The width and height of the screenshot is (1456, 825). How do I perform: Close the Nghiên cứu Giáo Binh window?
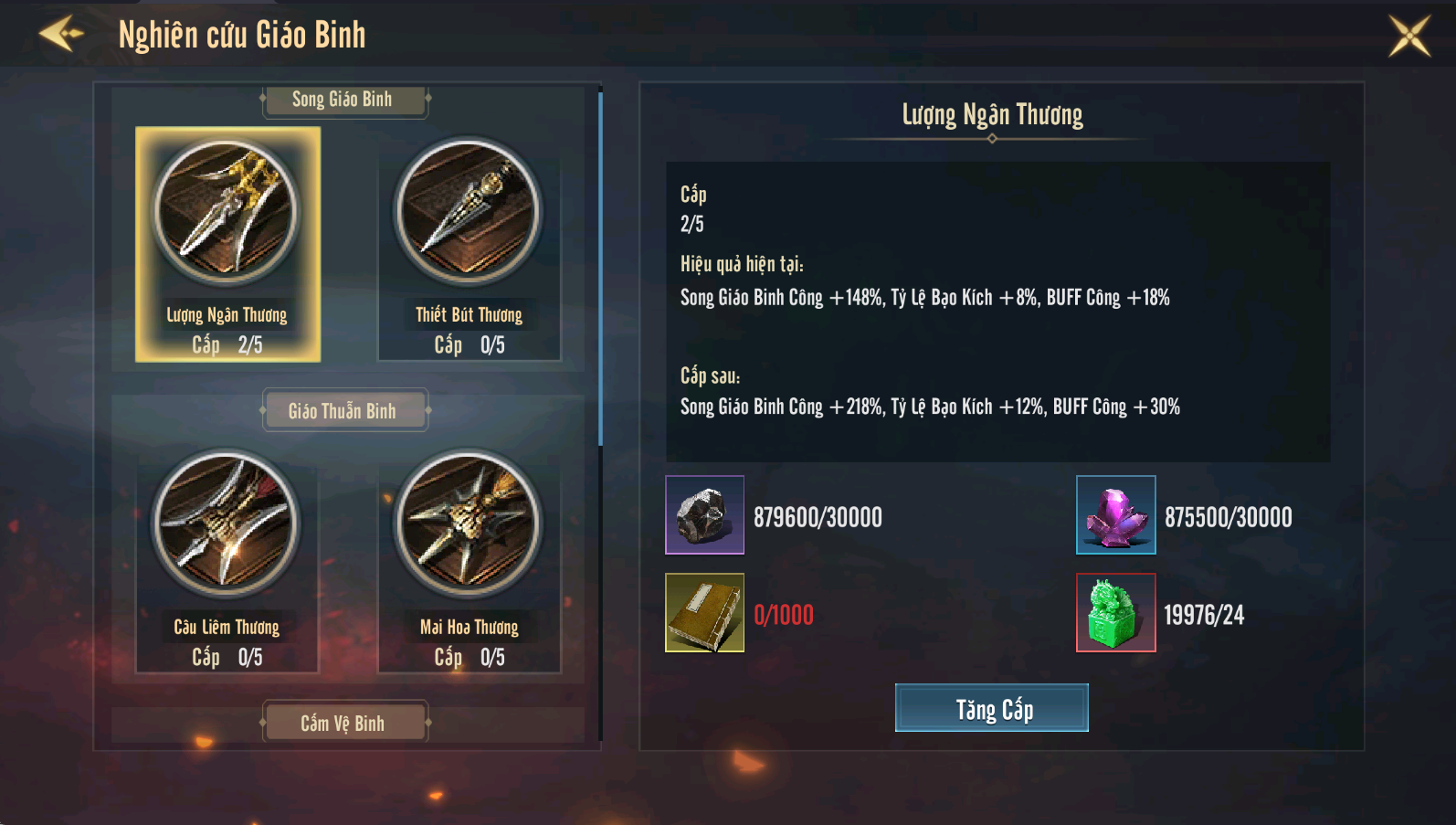(x=1409, y=36)
